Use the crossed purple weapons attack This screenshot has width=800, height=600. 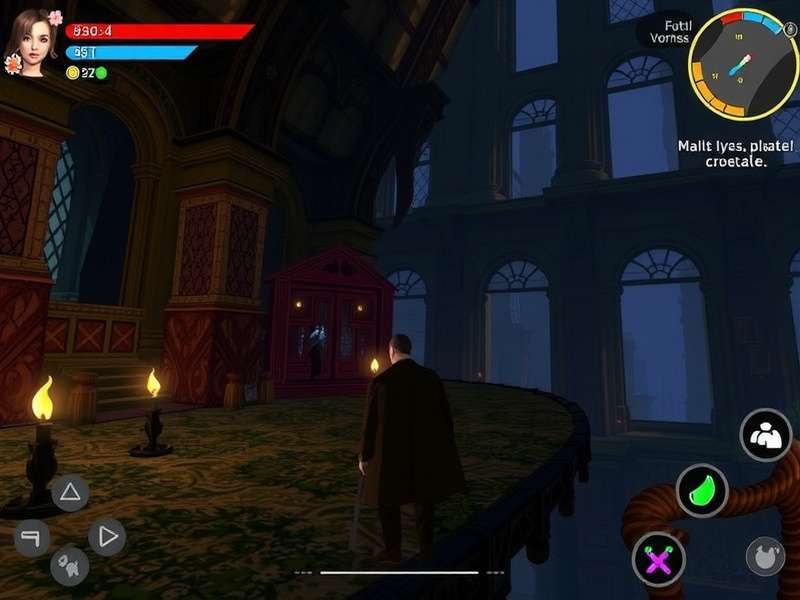[658, 559]
